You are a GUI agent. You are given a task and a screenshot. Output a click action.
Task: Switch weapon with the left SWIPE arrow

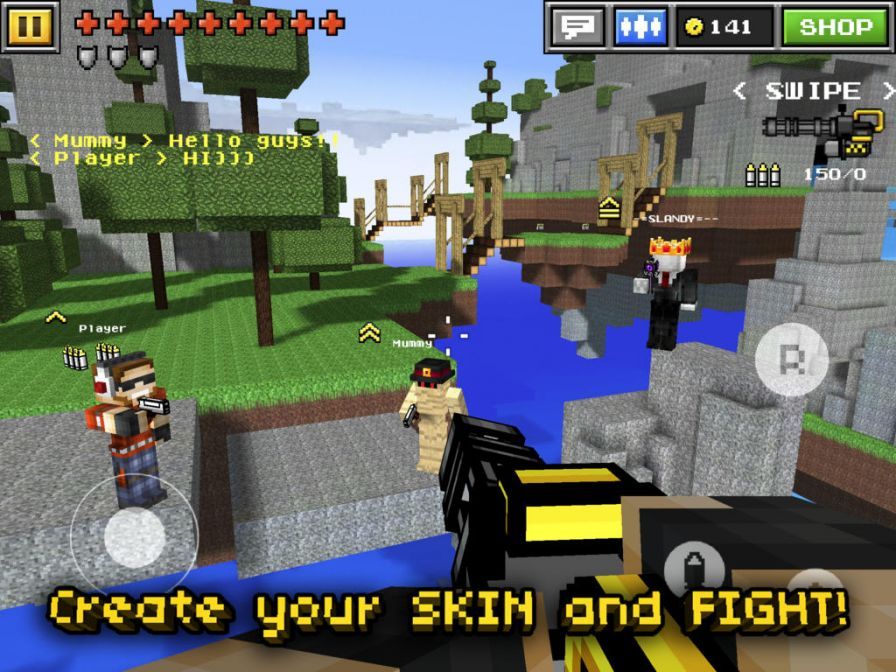point(740,91)
